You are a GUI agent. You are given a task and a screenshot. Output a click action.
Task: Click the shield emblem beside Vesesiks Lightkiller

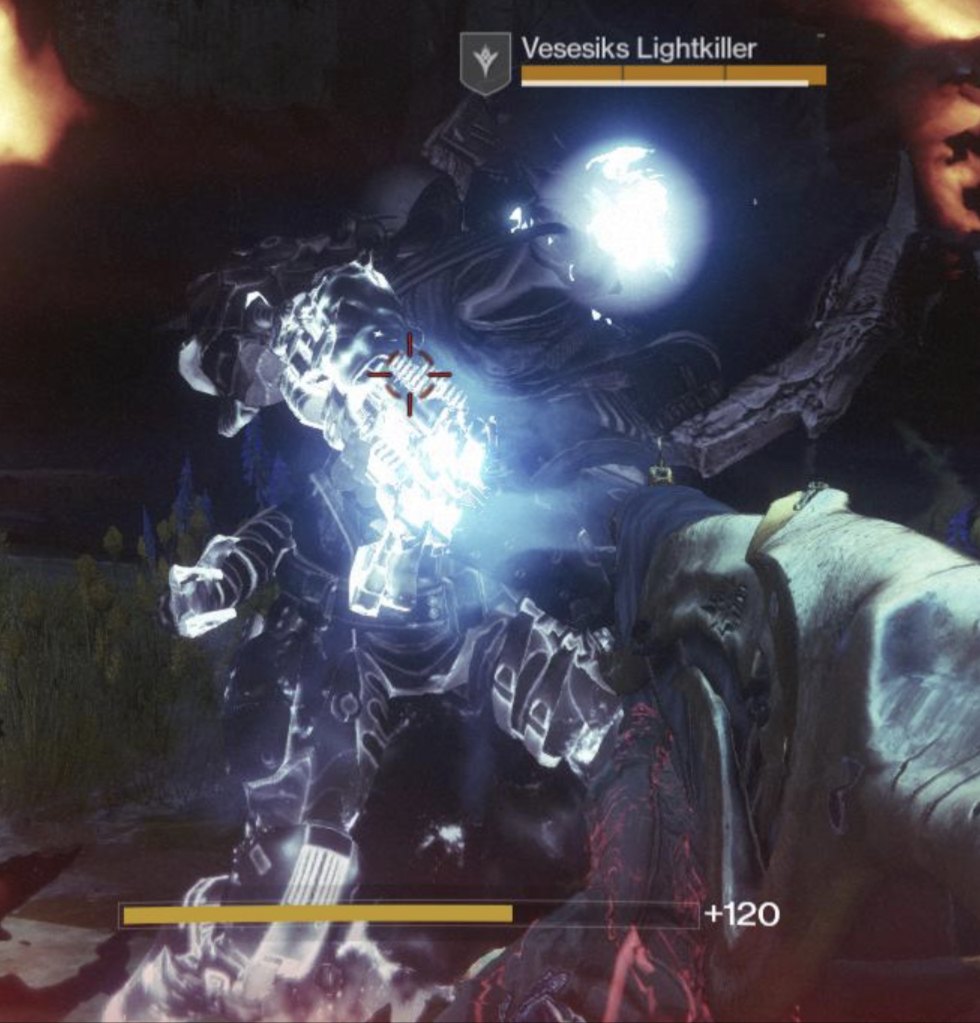pos(485,63)
